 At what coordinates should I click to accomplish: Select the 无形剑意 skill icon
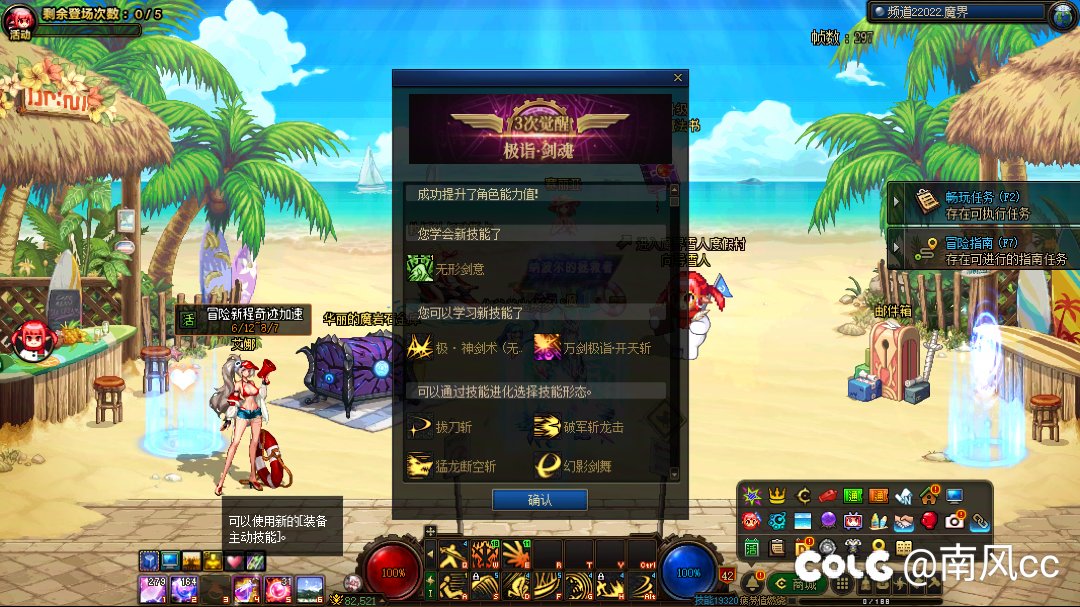420,268
